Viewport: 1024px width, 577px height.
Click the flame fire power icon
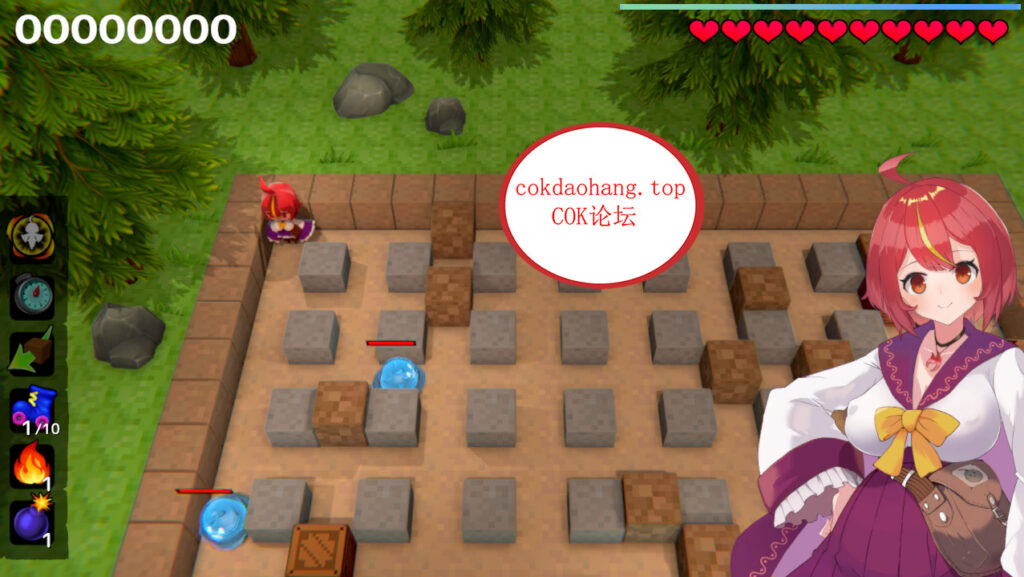(32, 465)
